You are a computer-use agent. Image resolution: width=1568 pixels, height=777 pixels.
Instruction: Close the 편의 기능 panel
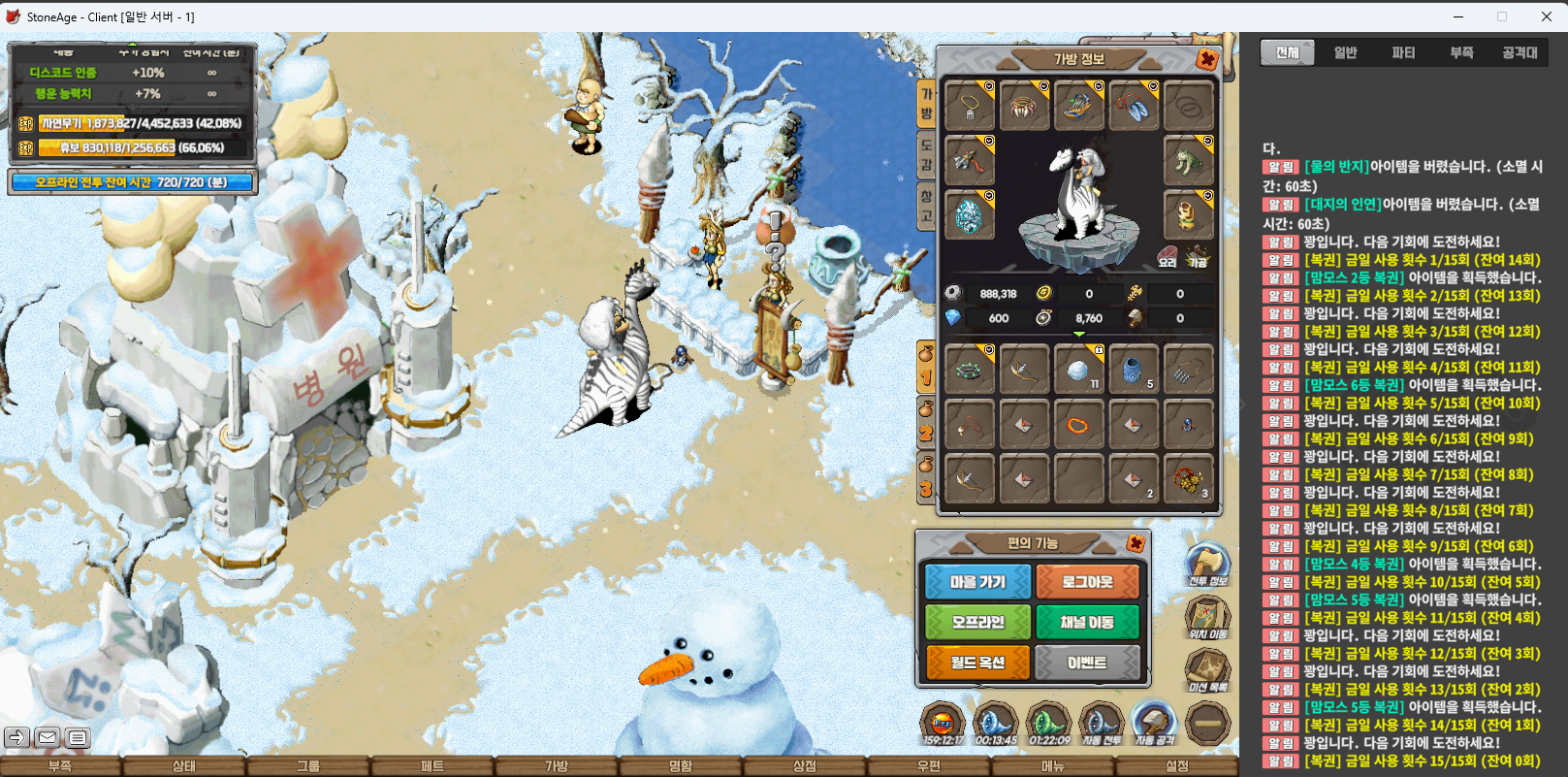tap(1136, 543)
